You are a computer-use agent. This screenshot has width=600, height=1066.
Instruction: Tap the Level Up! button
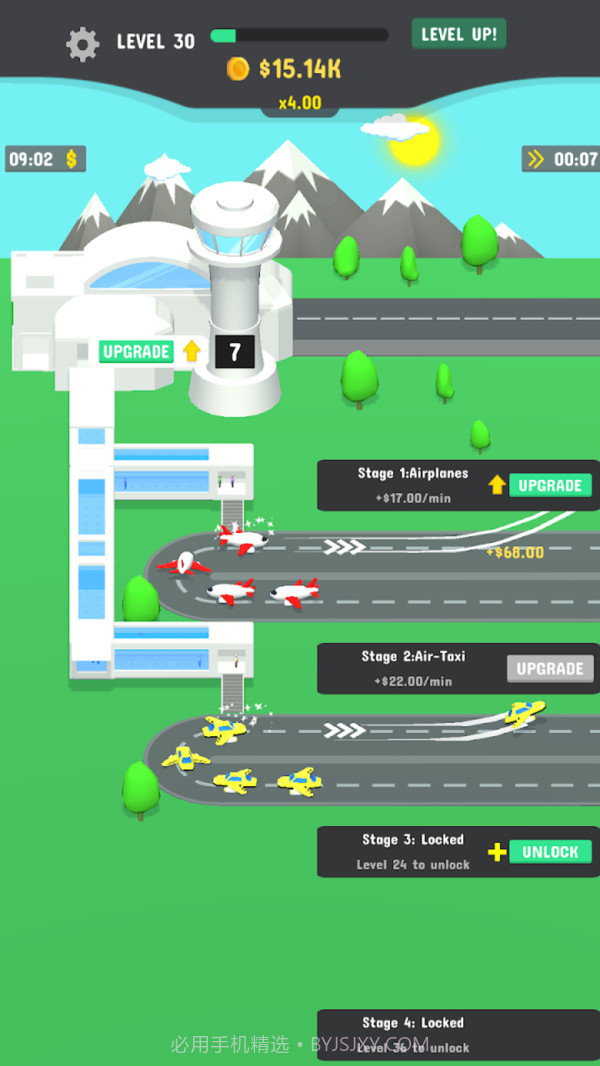(x=459, y=34)
